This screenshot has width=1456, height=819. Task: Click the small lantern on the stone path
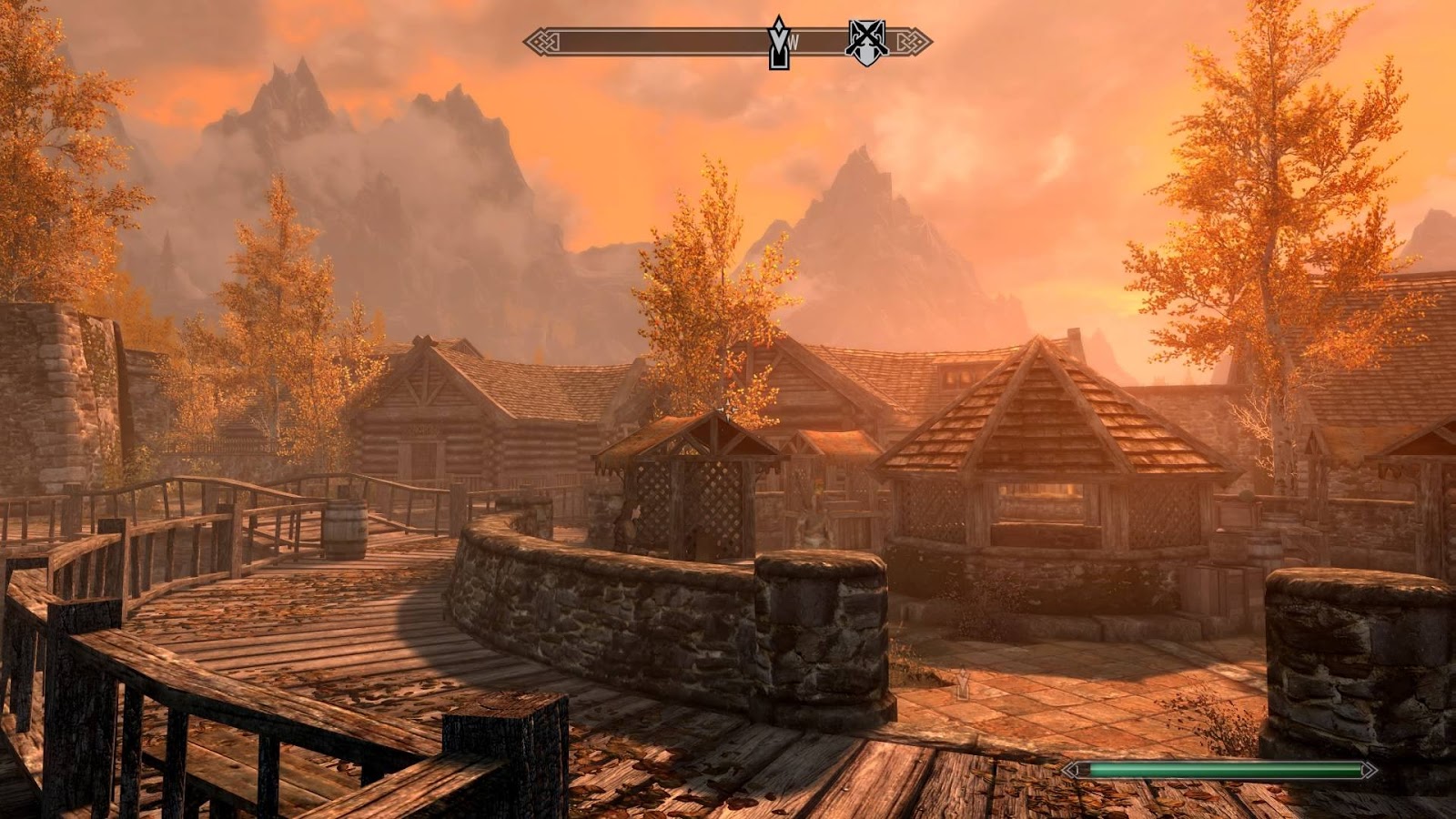(963, 682)
